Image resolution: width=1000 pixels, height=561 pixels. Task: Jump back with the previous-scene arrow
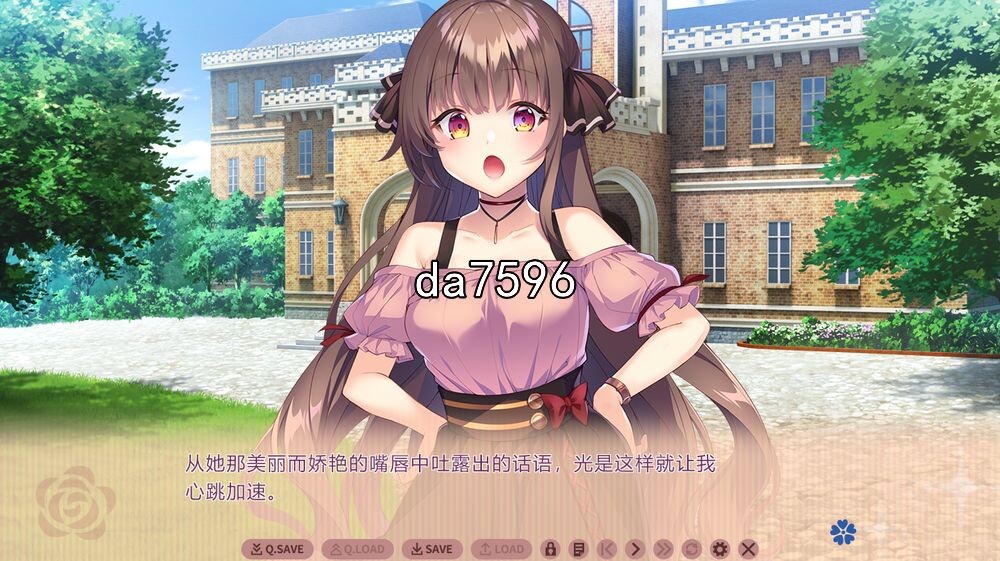click(x=606, y=549)
